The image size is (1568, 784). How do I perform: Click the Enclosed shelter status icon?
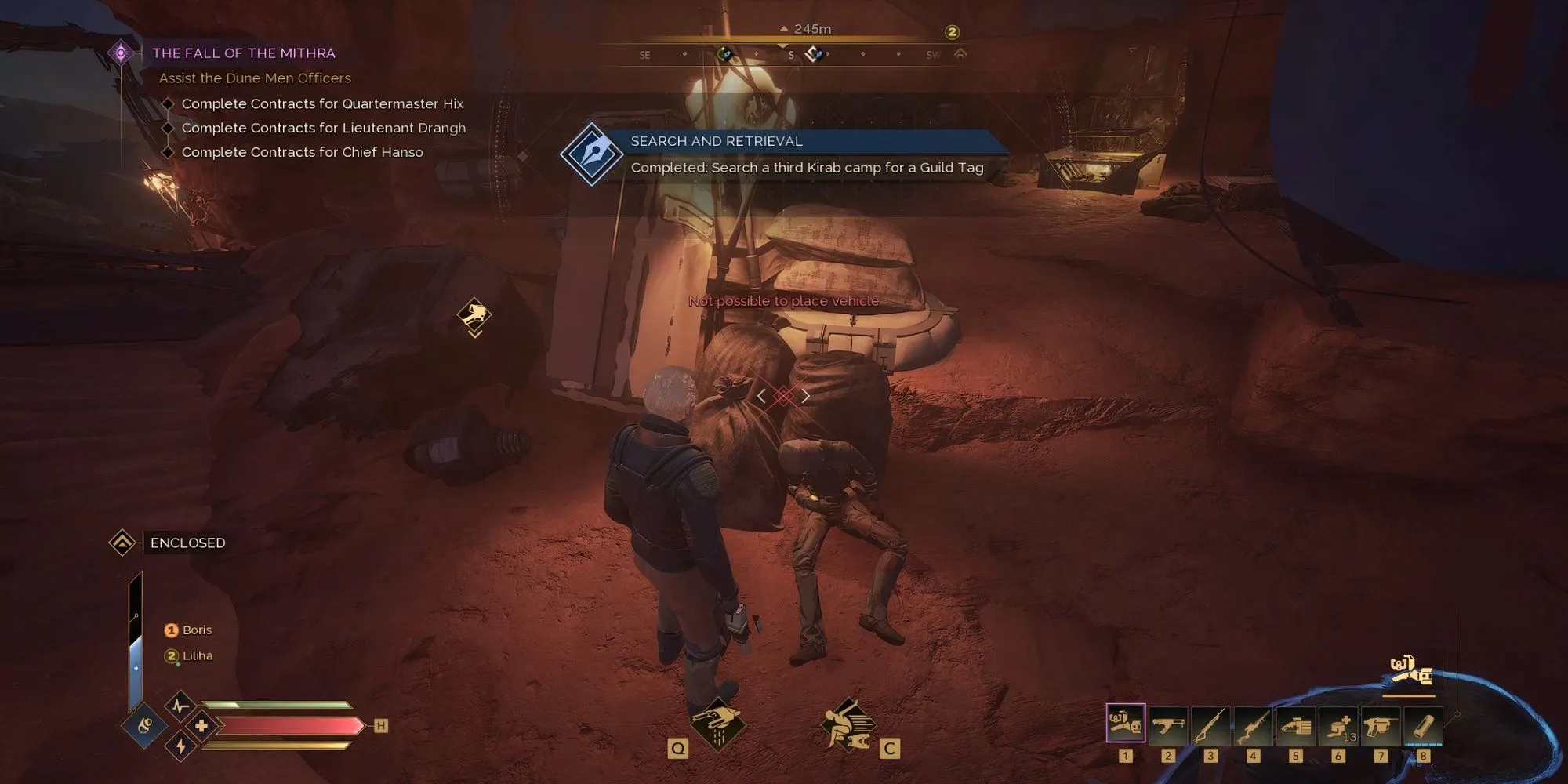click(122, 543)
